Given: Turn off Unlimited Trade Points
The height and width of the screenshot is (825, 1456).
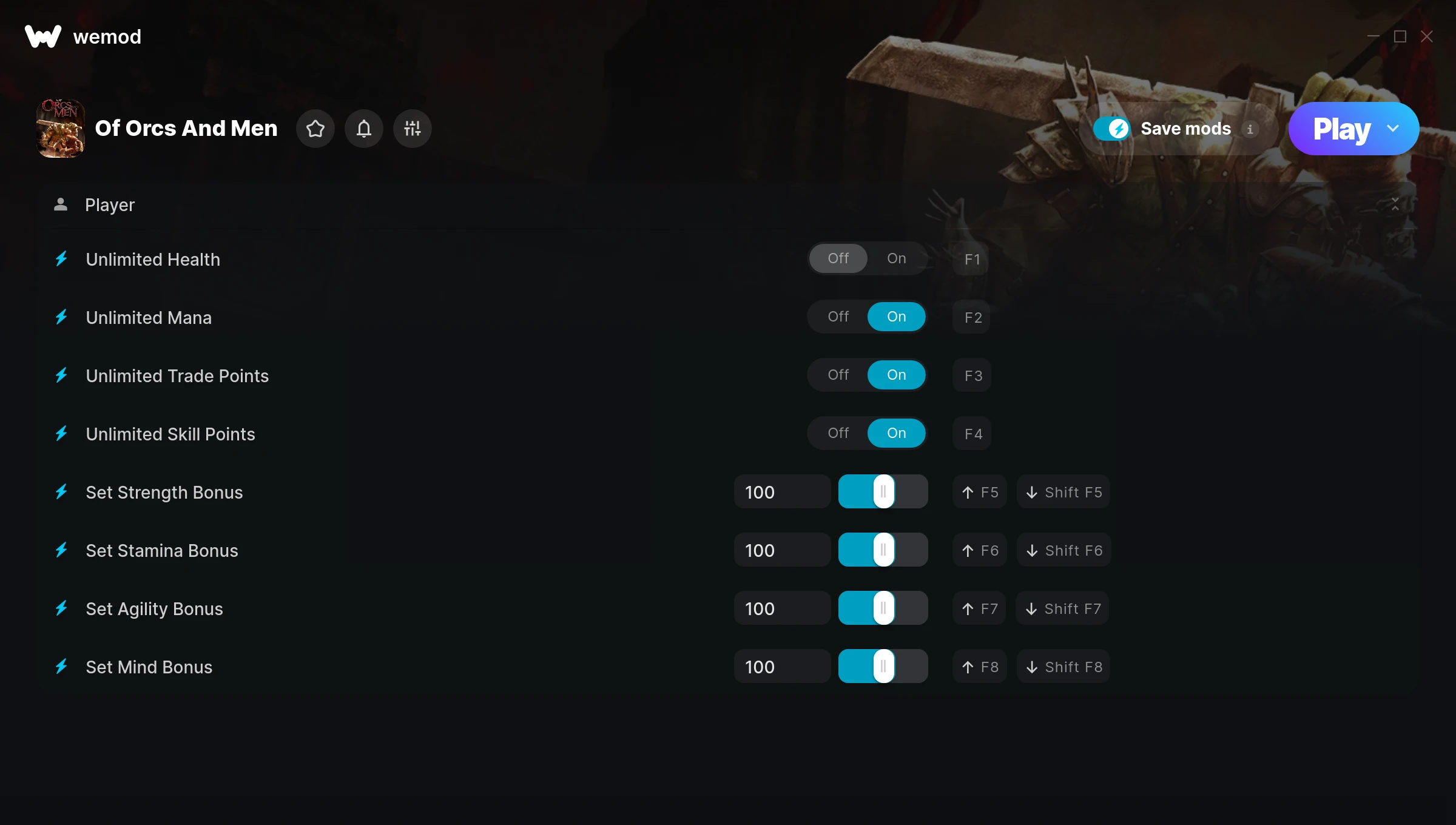Looking at the screenshot, I should [x=838, y=375].
